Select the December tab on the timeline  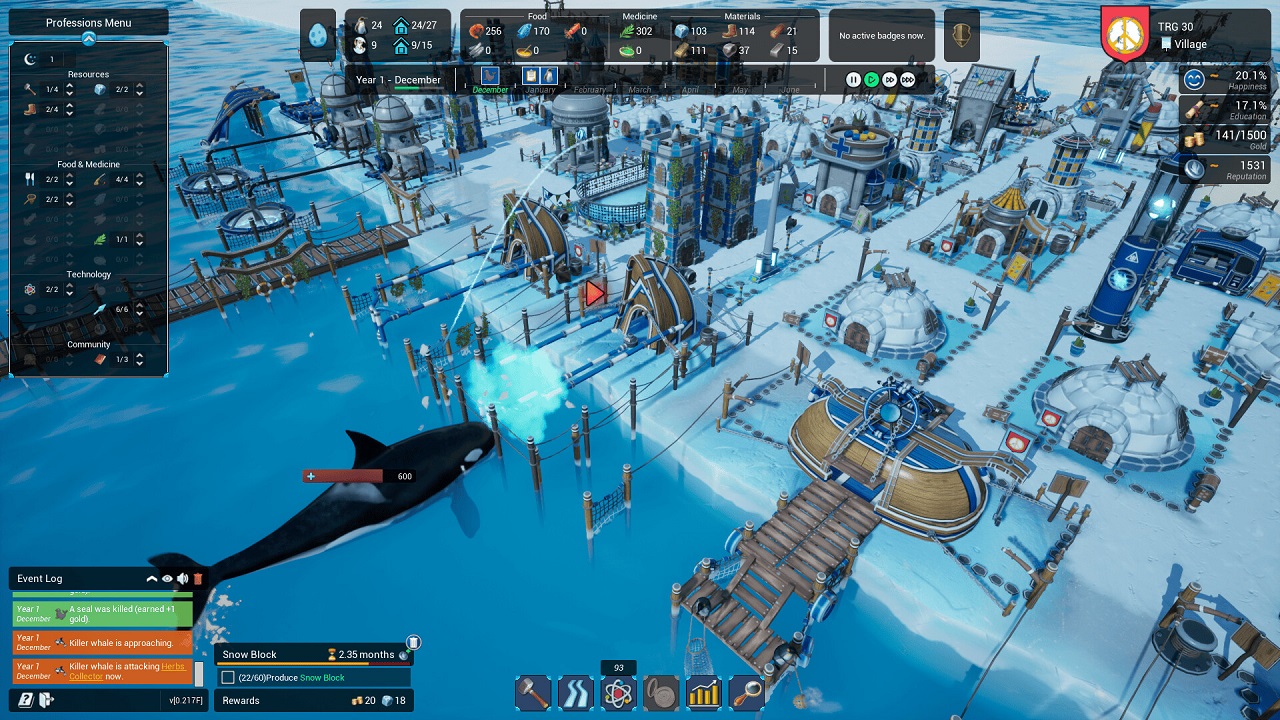490,89
